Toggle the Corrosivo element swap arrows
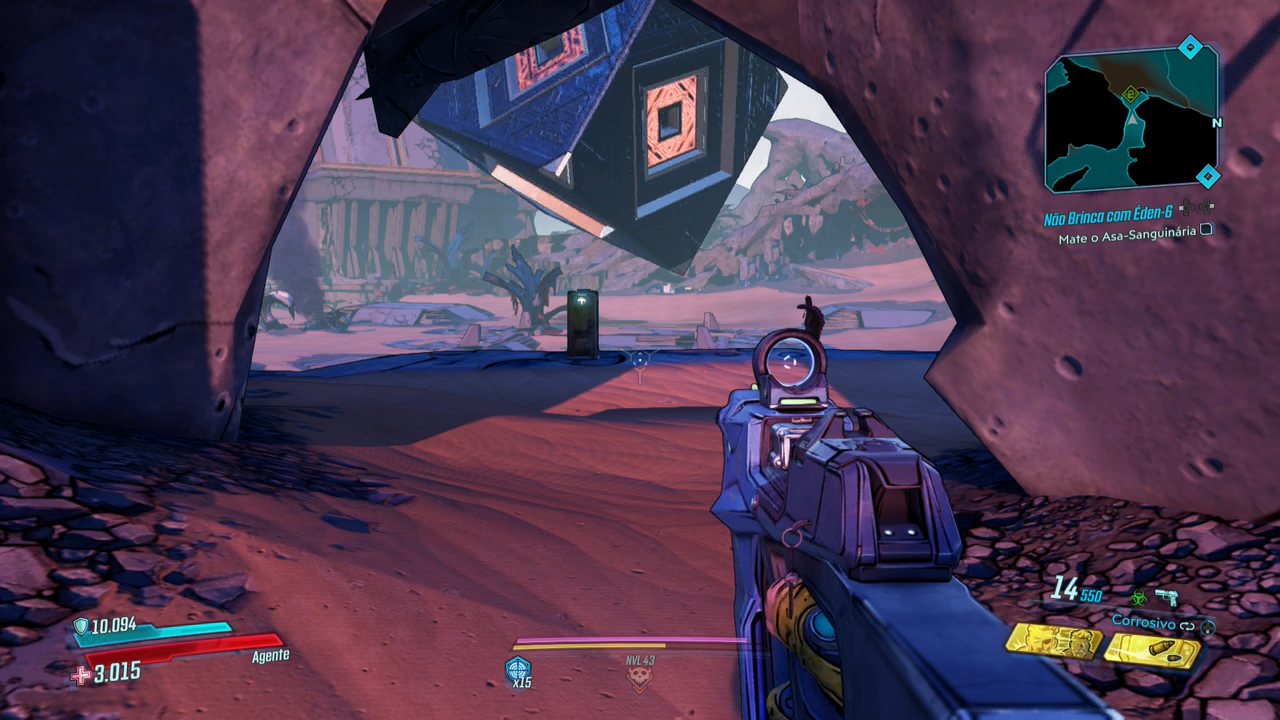Viewport: 1280px width, 720px height. tap(1187, 626)
